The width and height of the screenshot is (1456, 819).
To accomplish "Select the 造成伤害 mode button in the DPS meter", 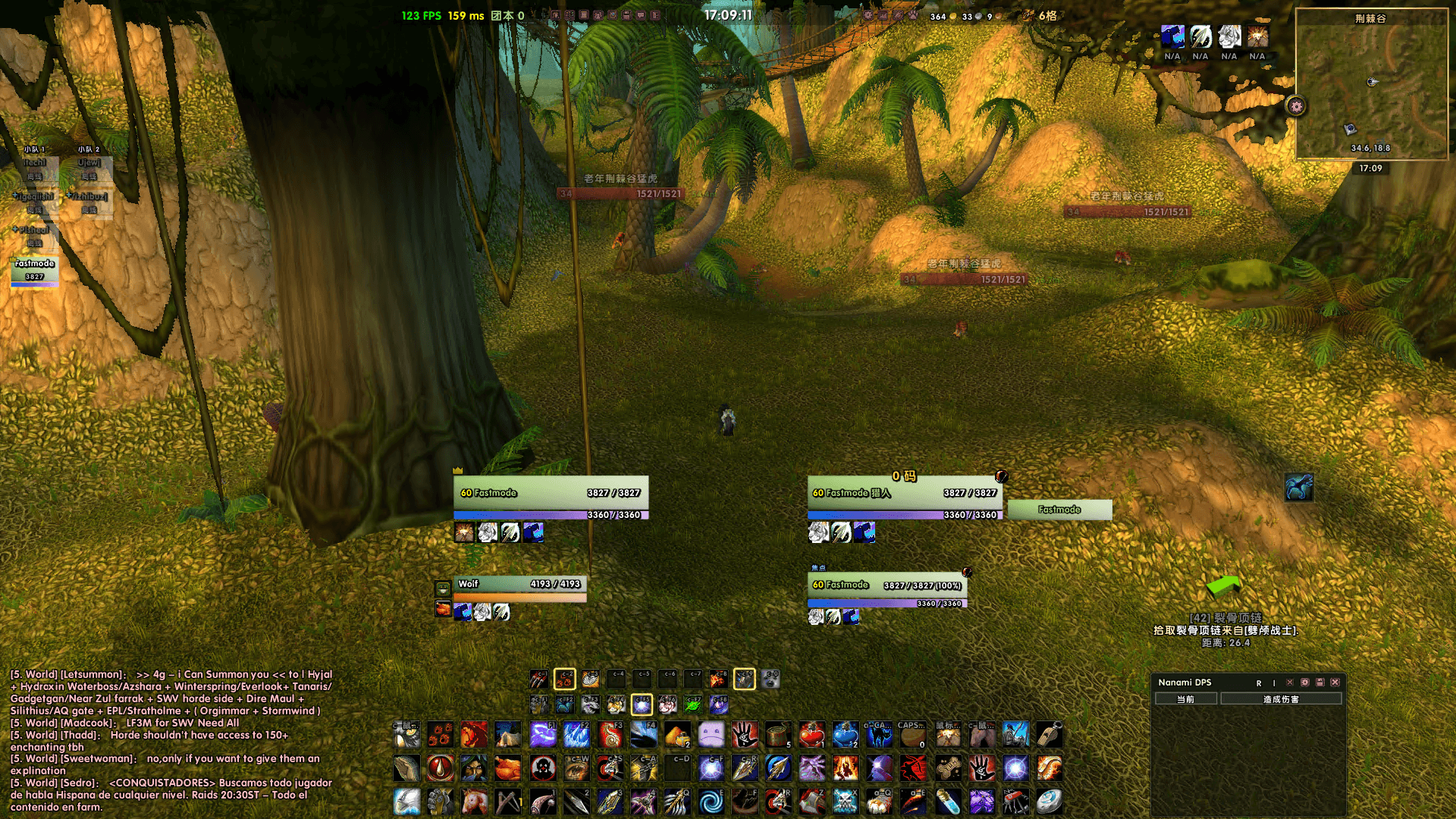I will [x=1281, y=699].
